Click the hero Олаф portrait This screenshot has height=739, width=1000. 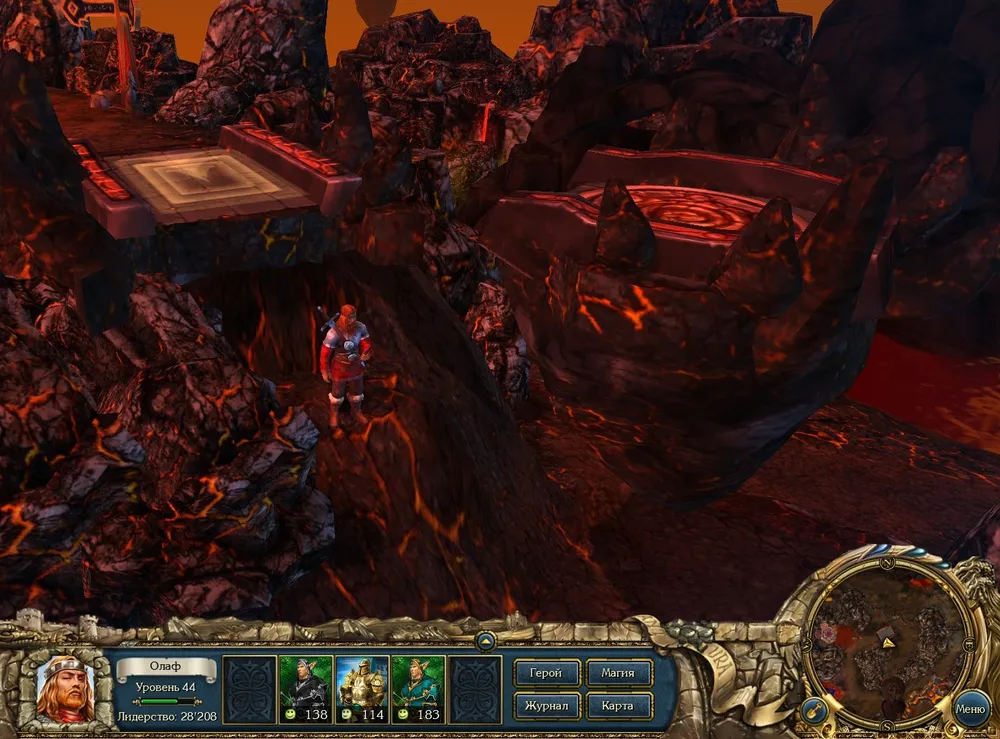tap(65, 690)
